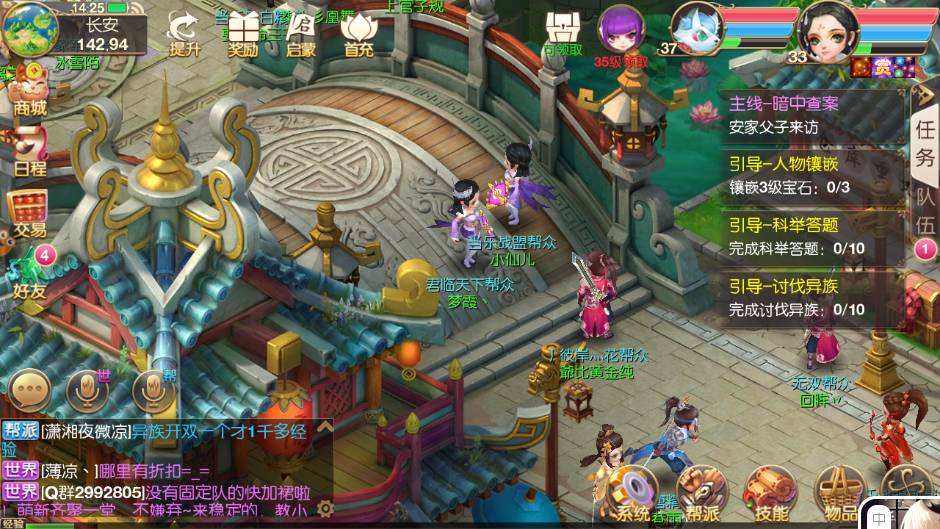
Task: Open the 首充 first recharge offer
Action: click(x=358, y=33)
